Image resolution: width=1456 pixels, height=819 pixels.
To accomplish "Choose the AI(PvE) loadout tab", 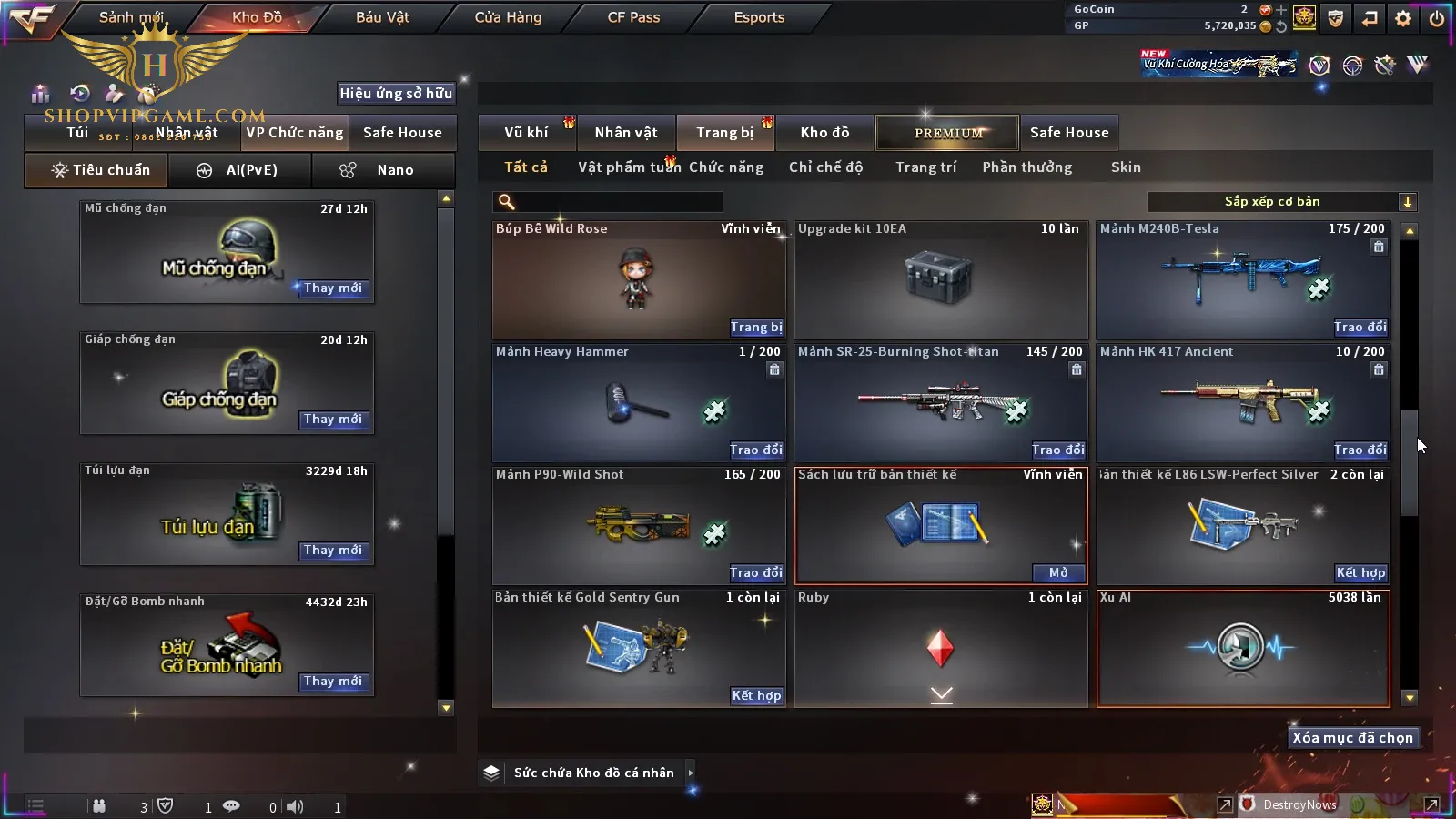I will 238,170.
